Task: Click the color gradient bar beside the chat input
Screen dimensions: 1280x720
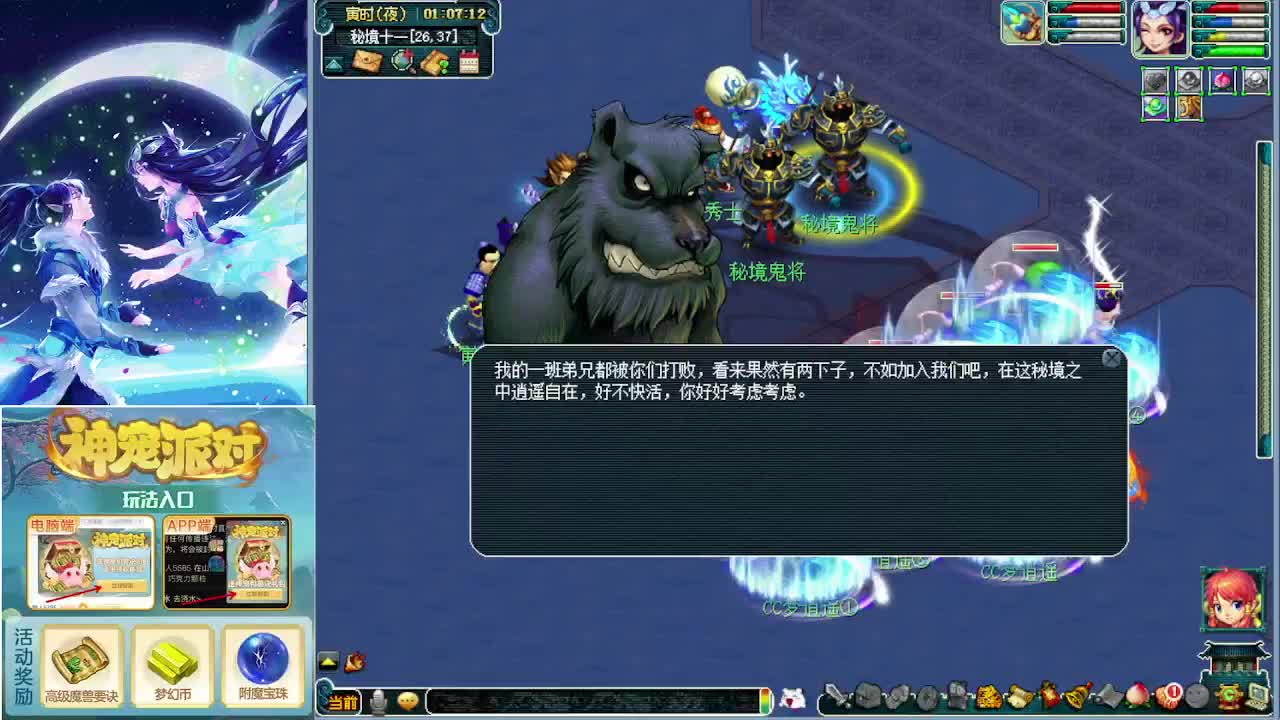Action: tap(764, 701)
